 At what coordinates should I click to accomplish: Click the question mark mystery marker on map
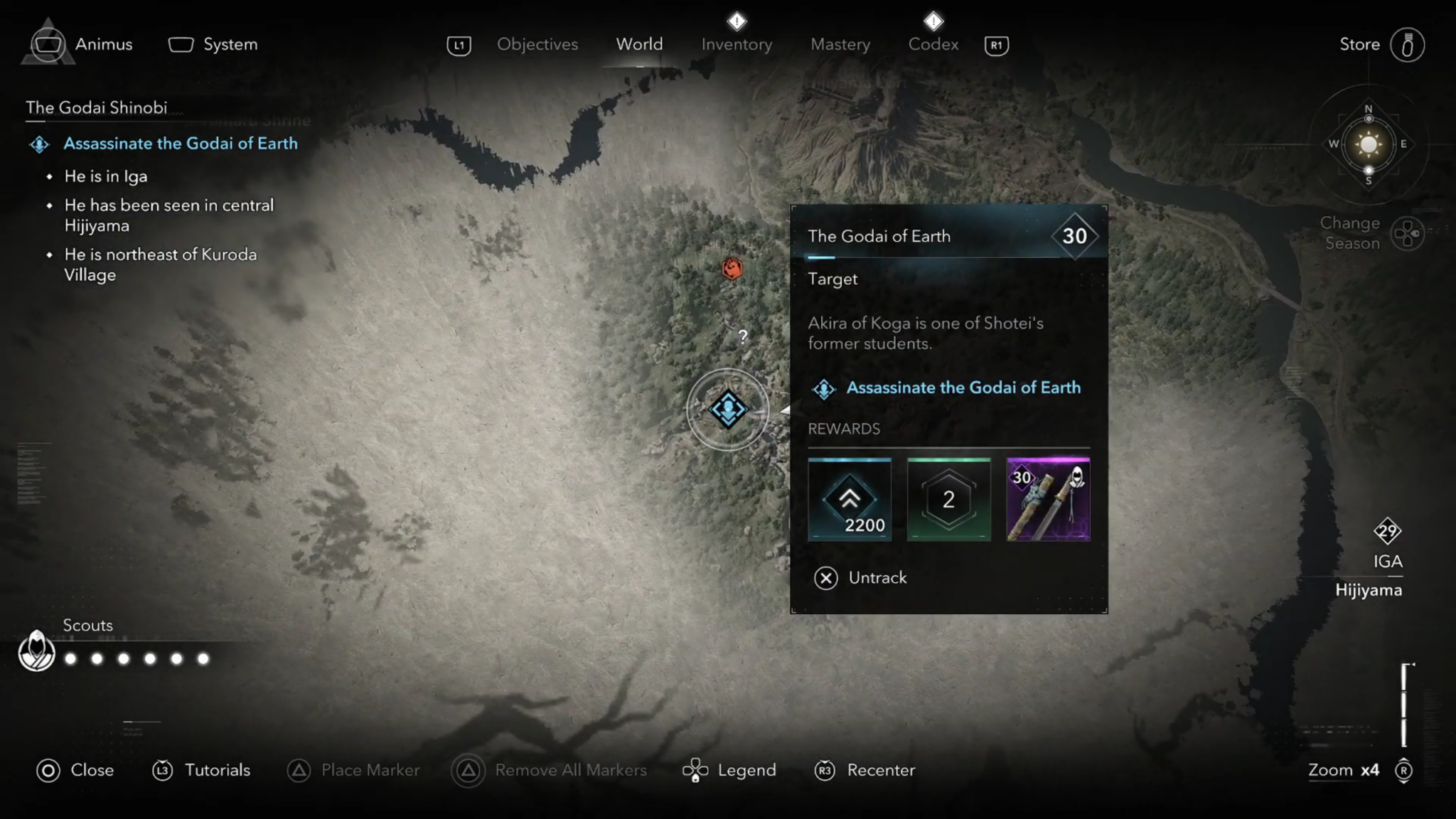pyautogui.click(x=742, y=338)
